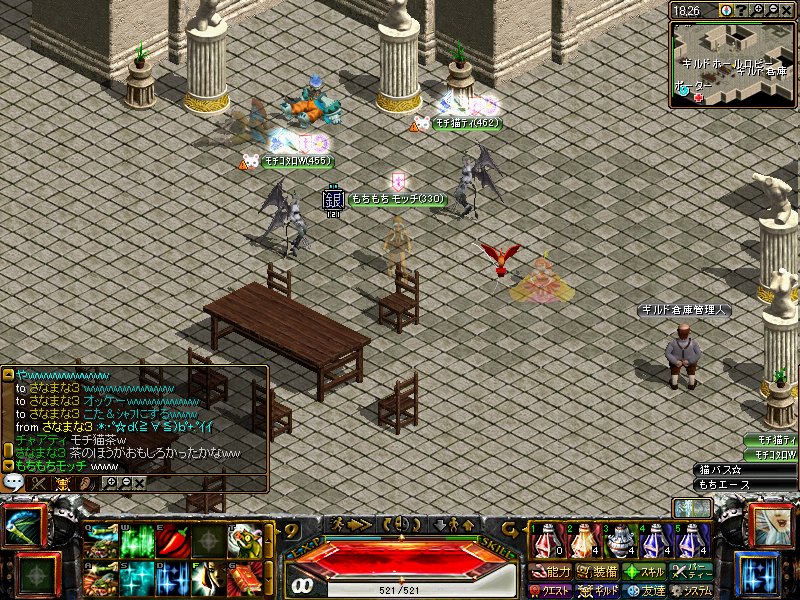Use the silver urn in belt slot 3
The width and height of the screenshot is (800, 600).
(x=620, y=543)
